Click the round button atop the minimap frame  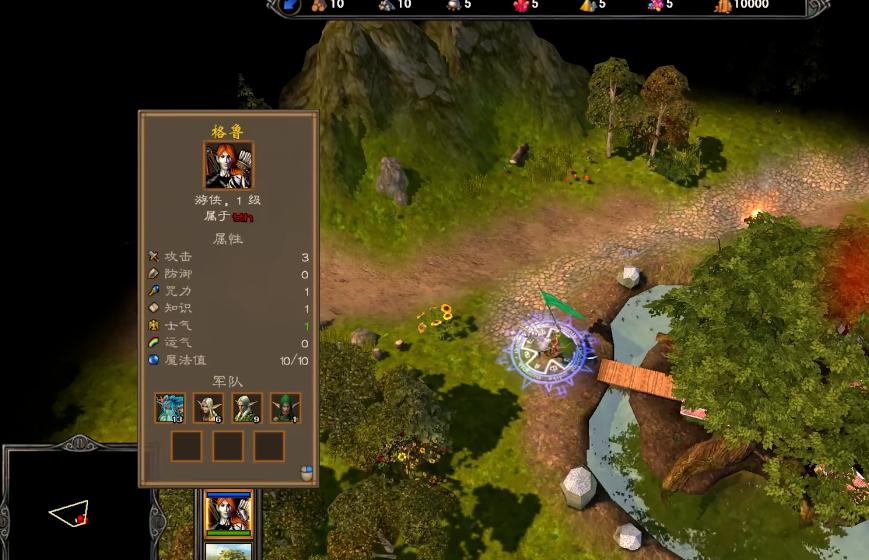[x=76, y=442]
